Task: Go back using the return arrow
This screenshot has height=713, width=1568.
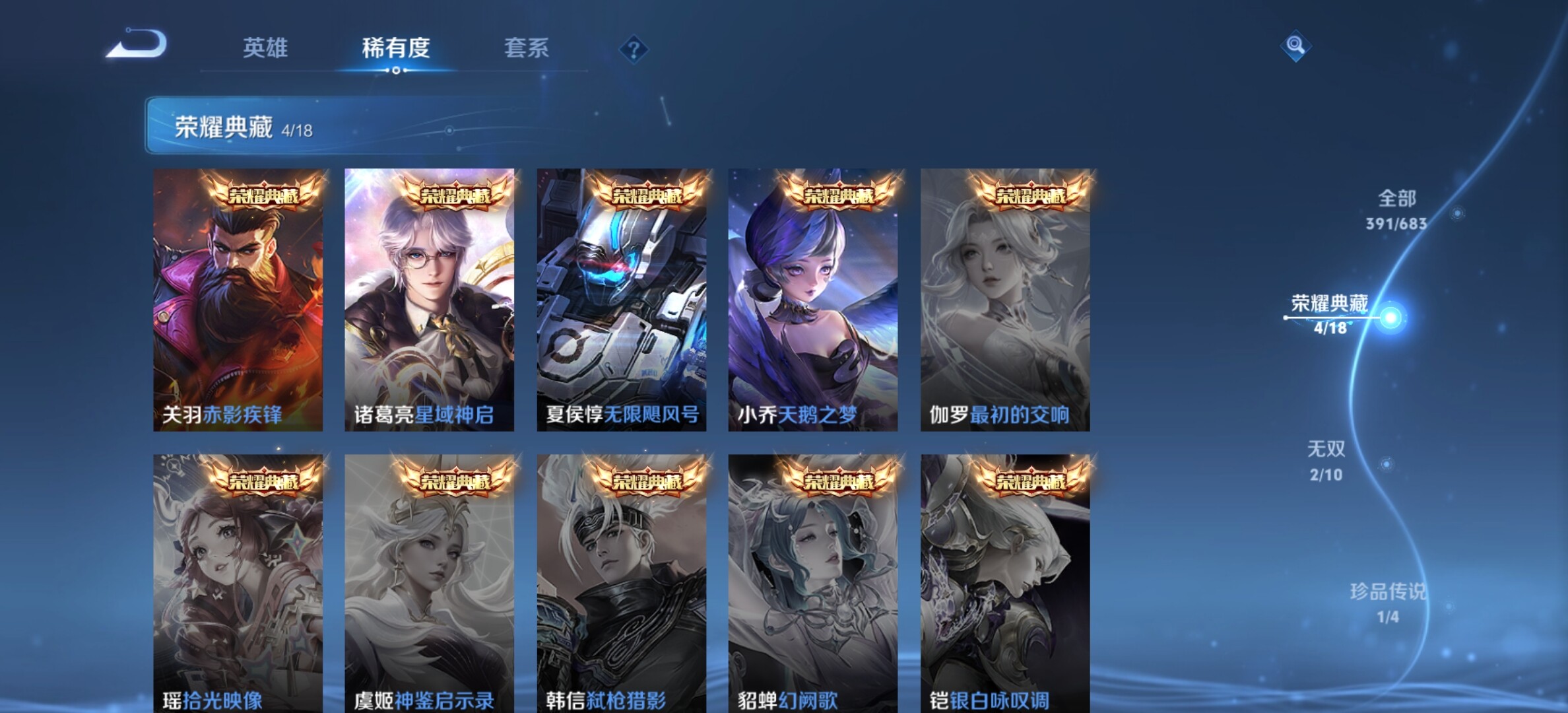Action: tap(137, 45)
